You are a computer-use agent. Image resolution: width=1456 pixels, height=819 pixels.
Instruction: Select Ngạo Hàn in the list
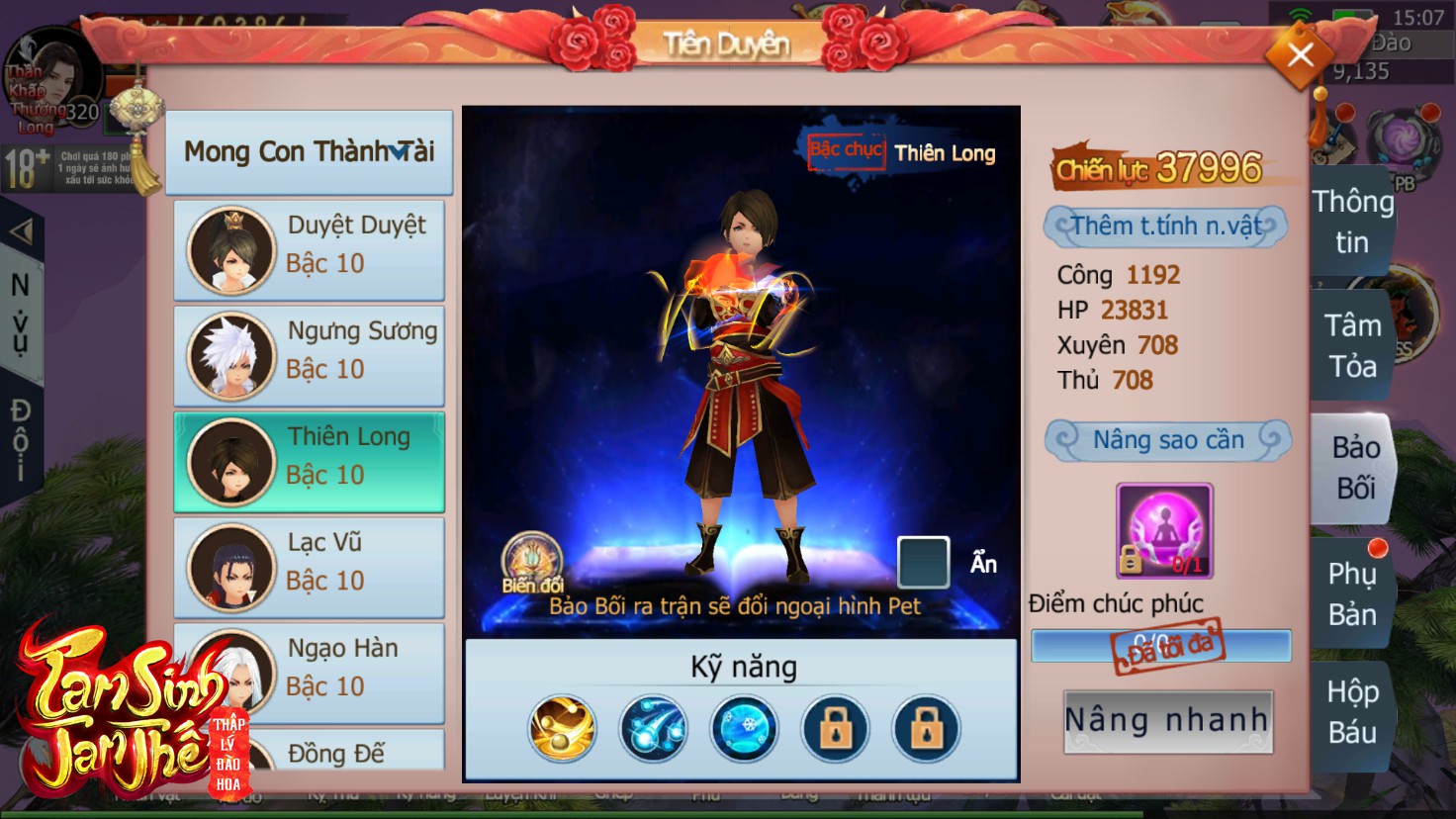pyautogui.click(x=309, y=673)
